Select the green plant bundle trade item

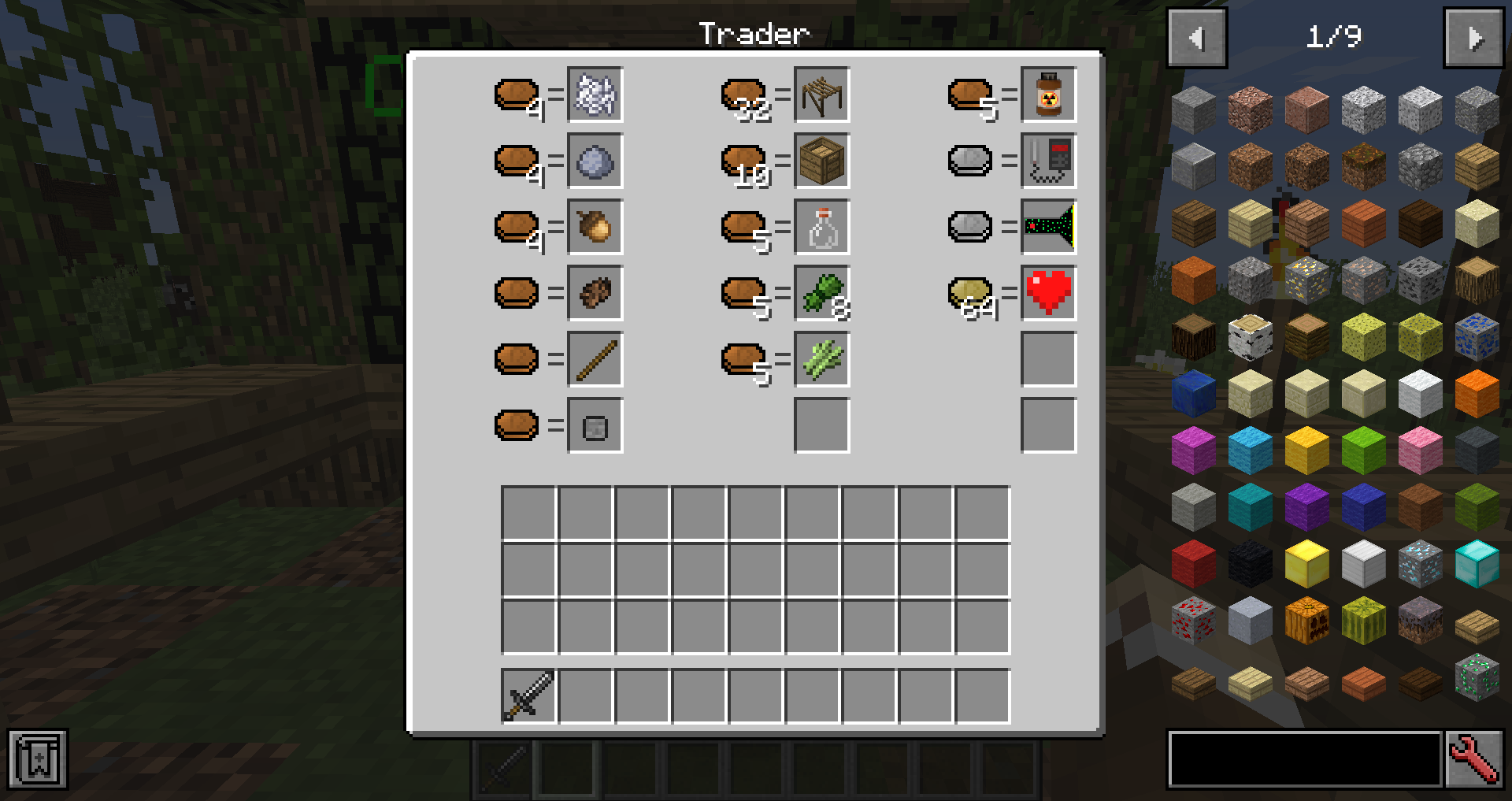pos(821,293)
